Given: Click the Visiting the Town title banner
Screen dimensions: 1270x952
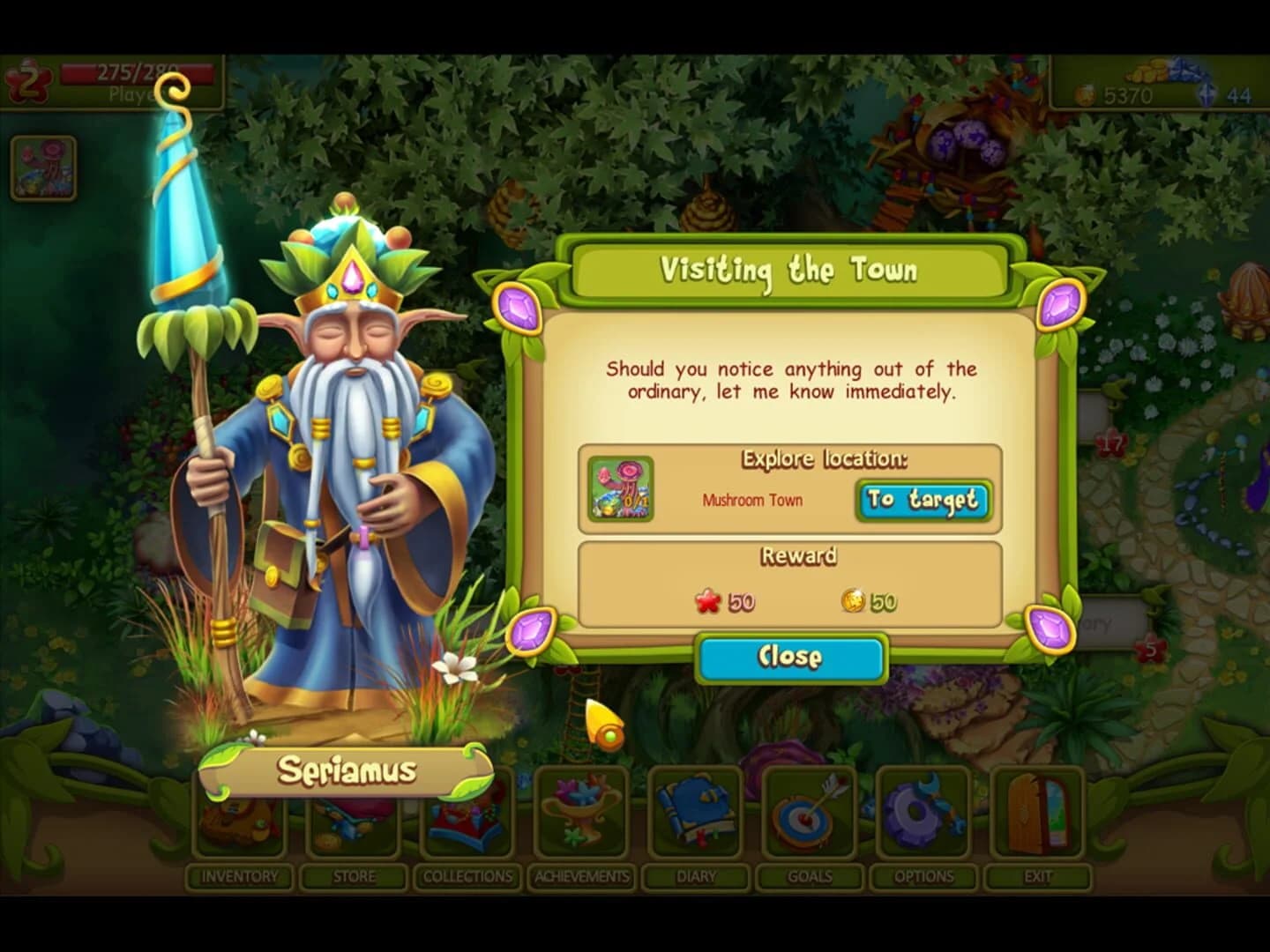Looking at the screenshot, I should [x=789, y=271].
